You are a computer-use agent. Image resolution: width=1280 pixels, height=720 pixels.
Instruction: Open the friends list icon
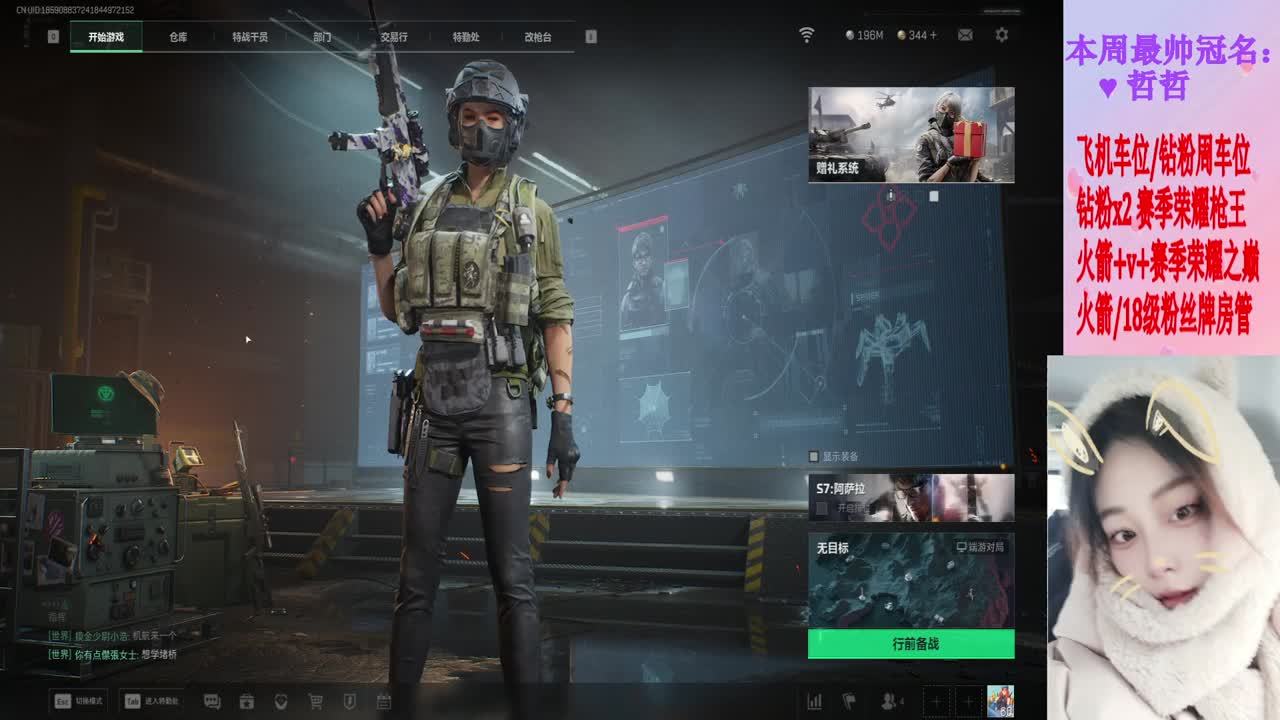pos(889,702)
